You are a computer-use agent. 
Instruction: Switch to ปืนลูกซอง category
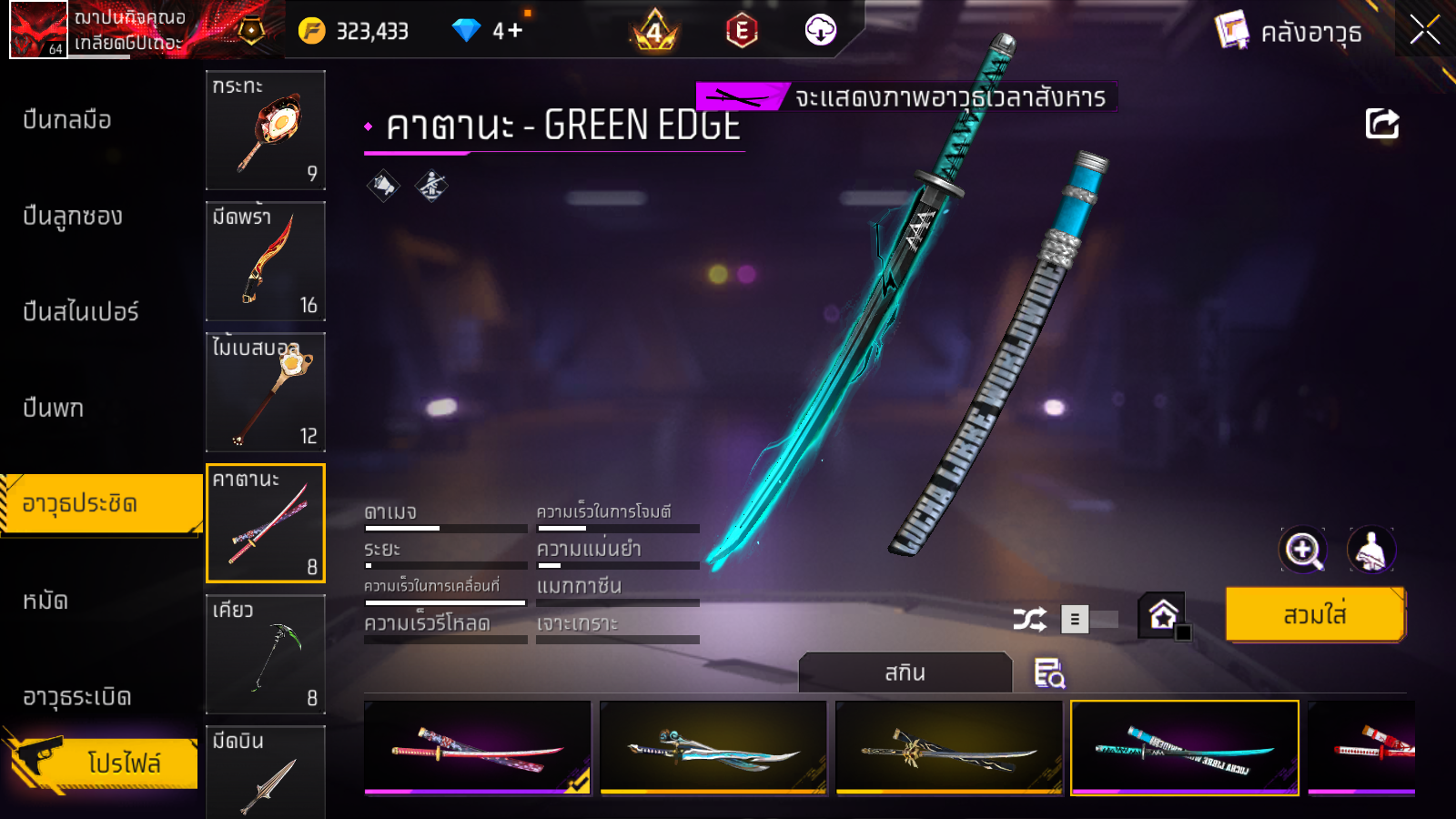(x=73, y=217)
